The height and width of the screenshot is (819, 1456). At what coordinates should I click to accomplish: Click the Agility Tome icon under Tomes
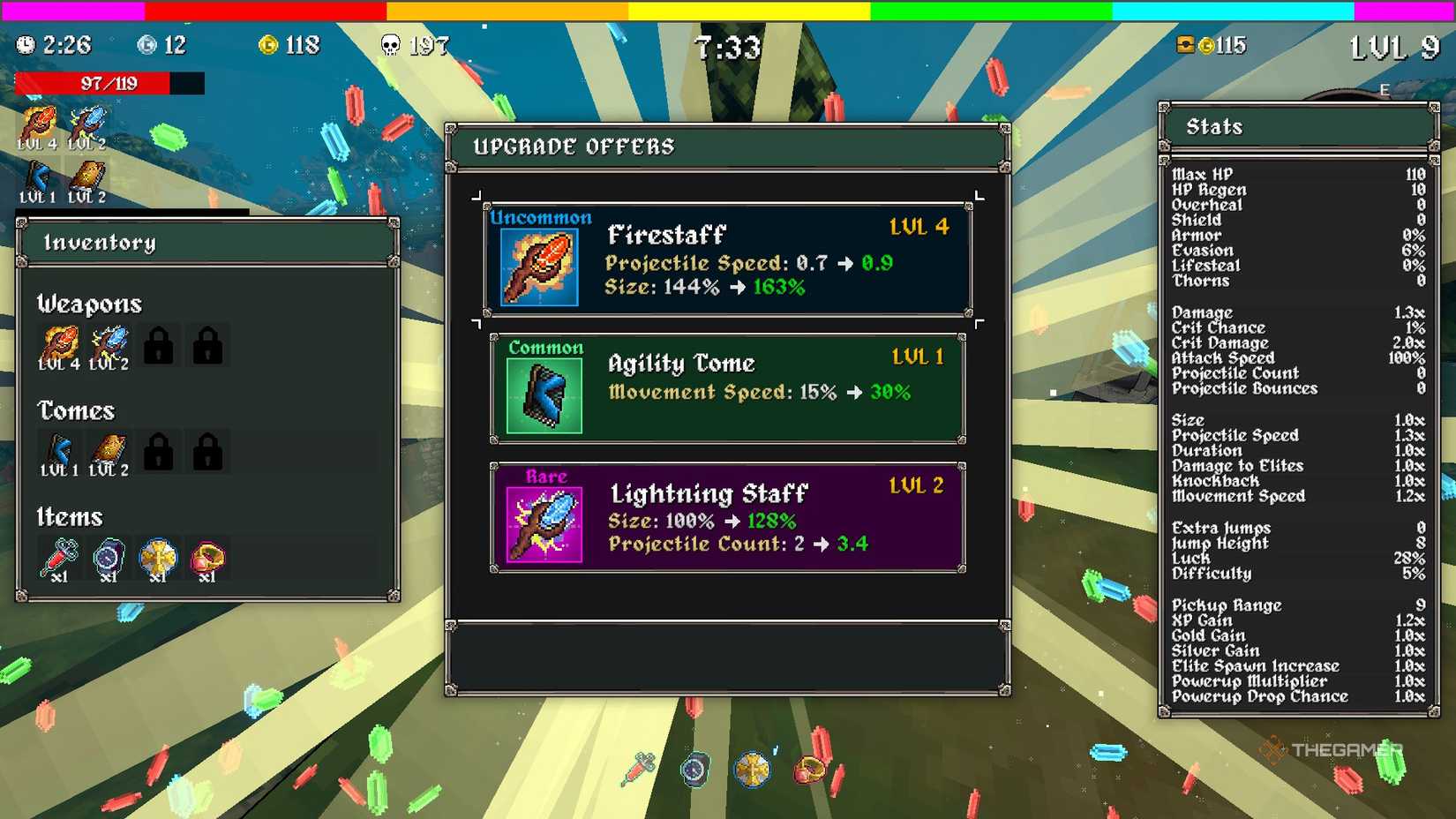point(58,450)
